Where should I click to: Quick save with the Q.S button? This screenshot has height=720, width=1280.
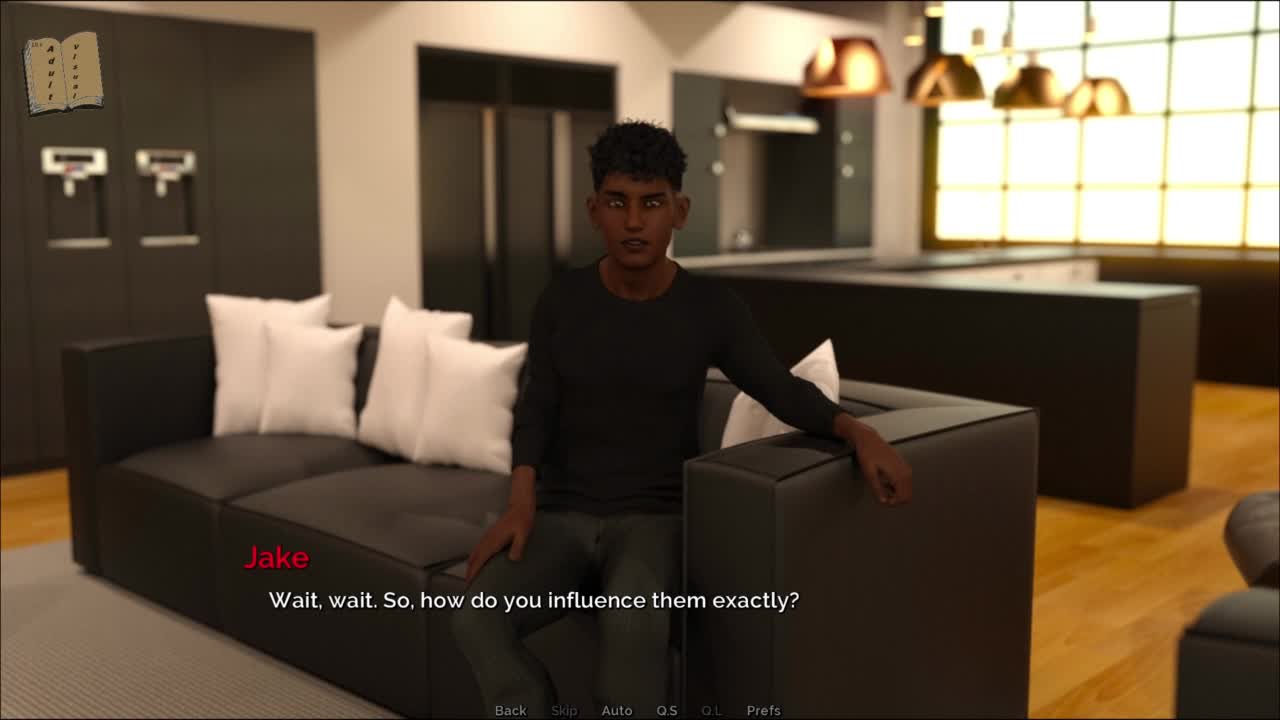click(x=667, y=710)
